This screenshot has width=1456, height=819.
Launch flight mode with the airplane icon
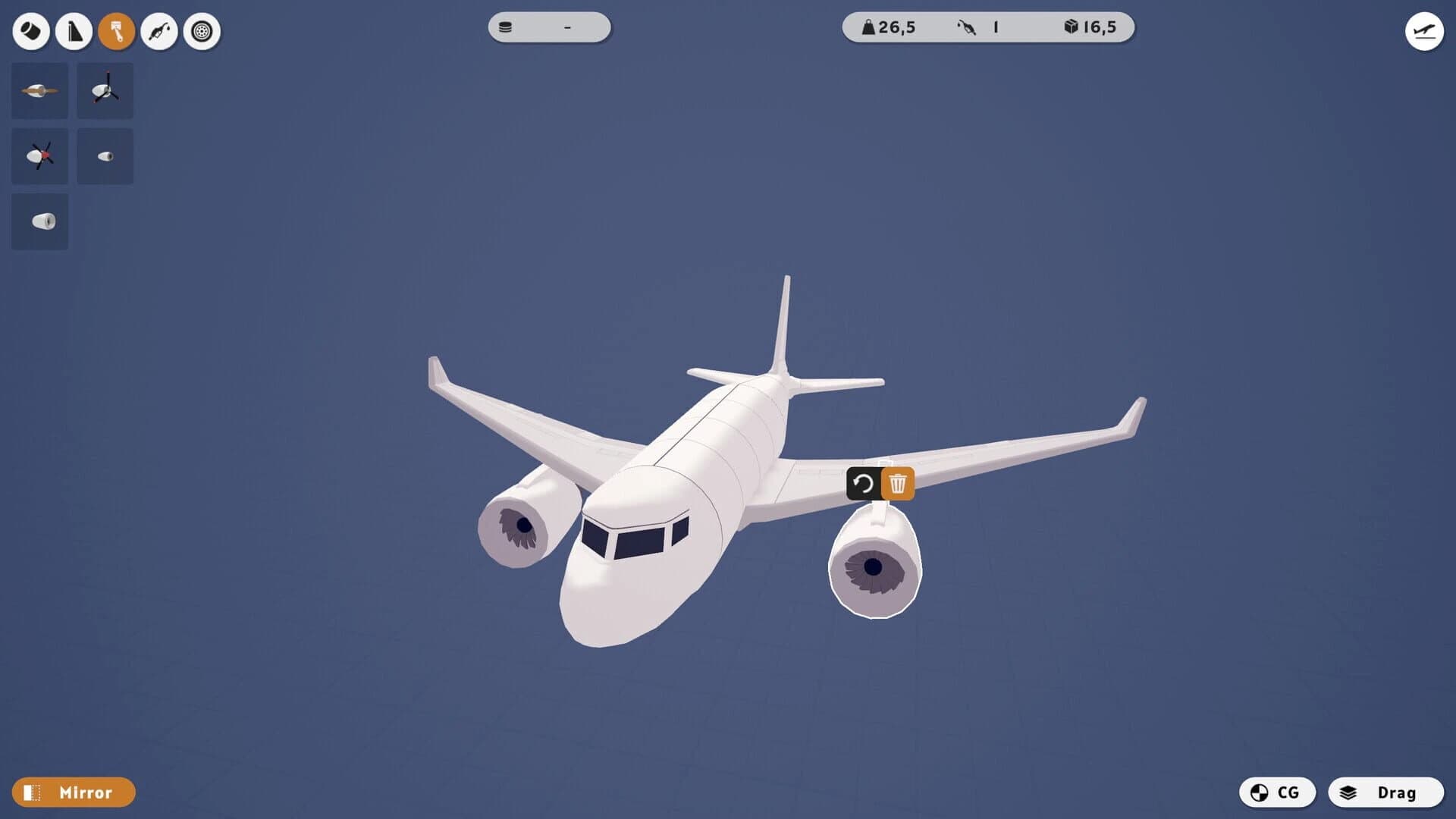pos(1424,32)
